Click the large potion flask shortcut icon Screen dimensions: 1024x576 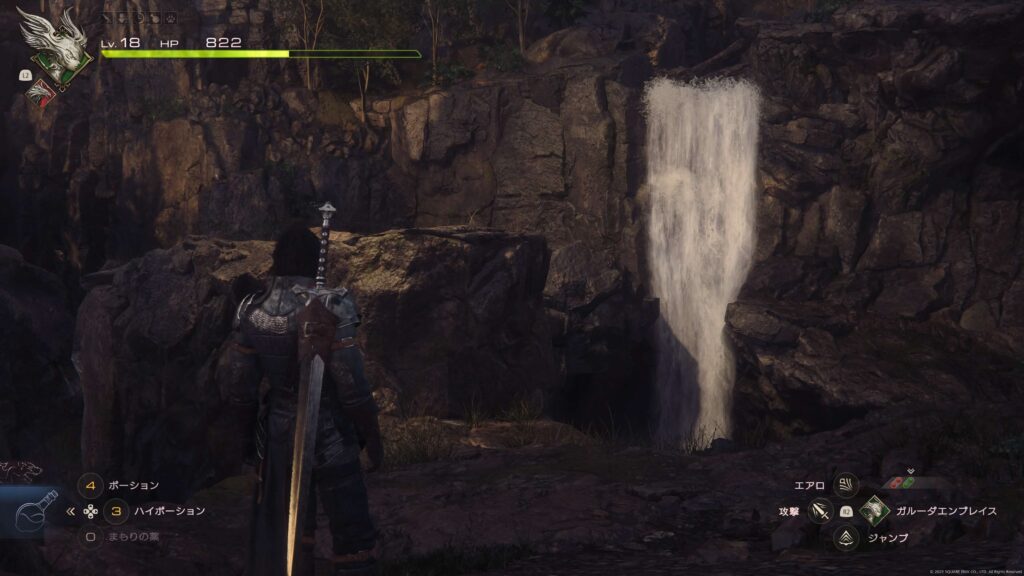(x=33, y=512)
